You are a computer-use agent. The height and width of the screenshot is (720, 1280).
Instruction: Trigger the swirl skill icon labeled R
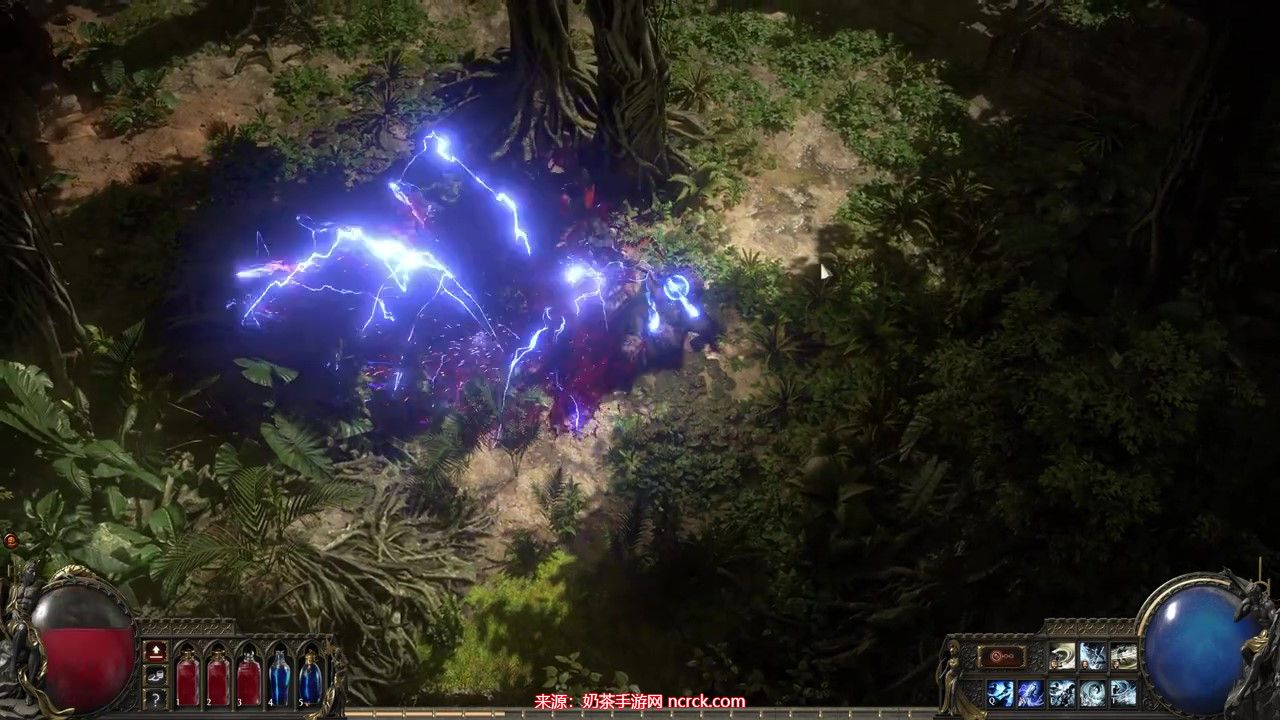[x=1093, y=692]
